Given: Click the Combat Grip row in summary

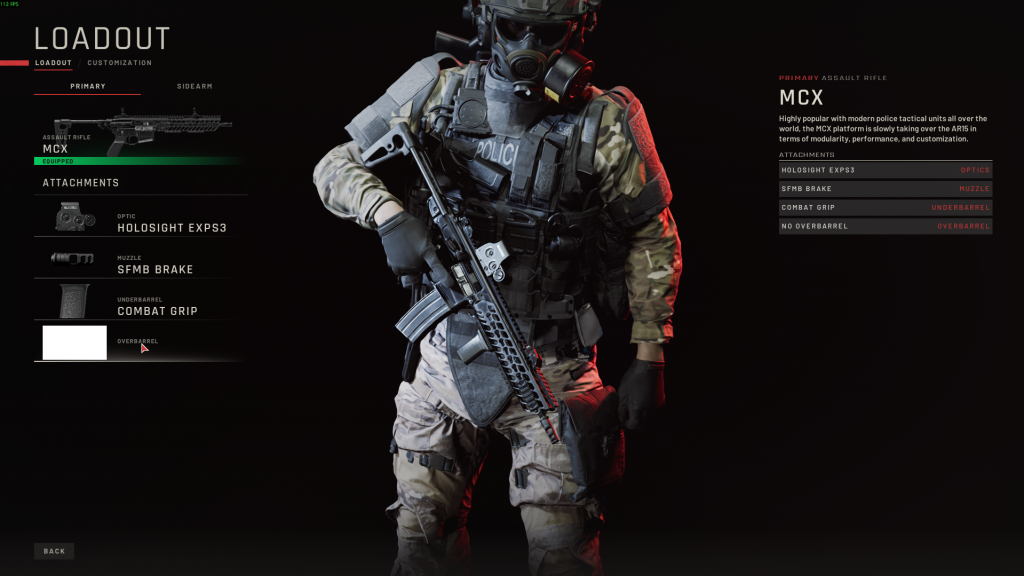Looking at the screenshot, I should pos(885,207).
